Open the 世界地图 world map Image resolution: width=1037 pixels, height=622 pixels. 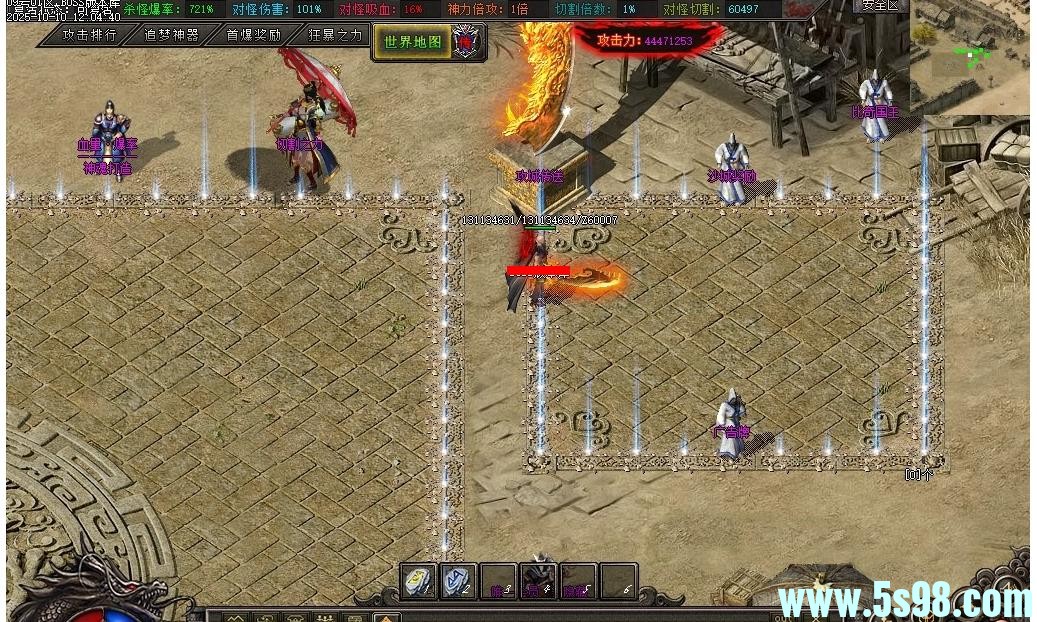(x=413, y=42)
